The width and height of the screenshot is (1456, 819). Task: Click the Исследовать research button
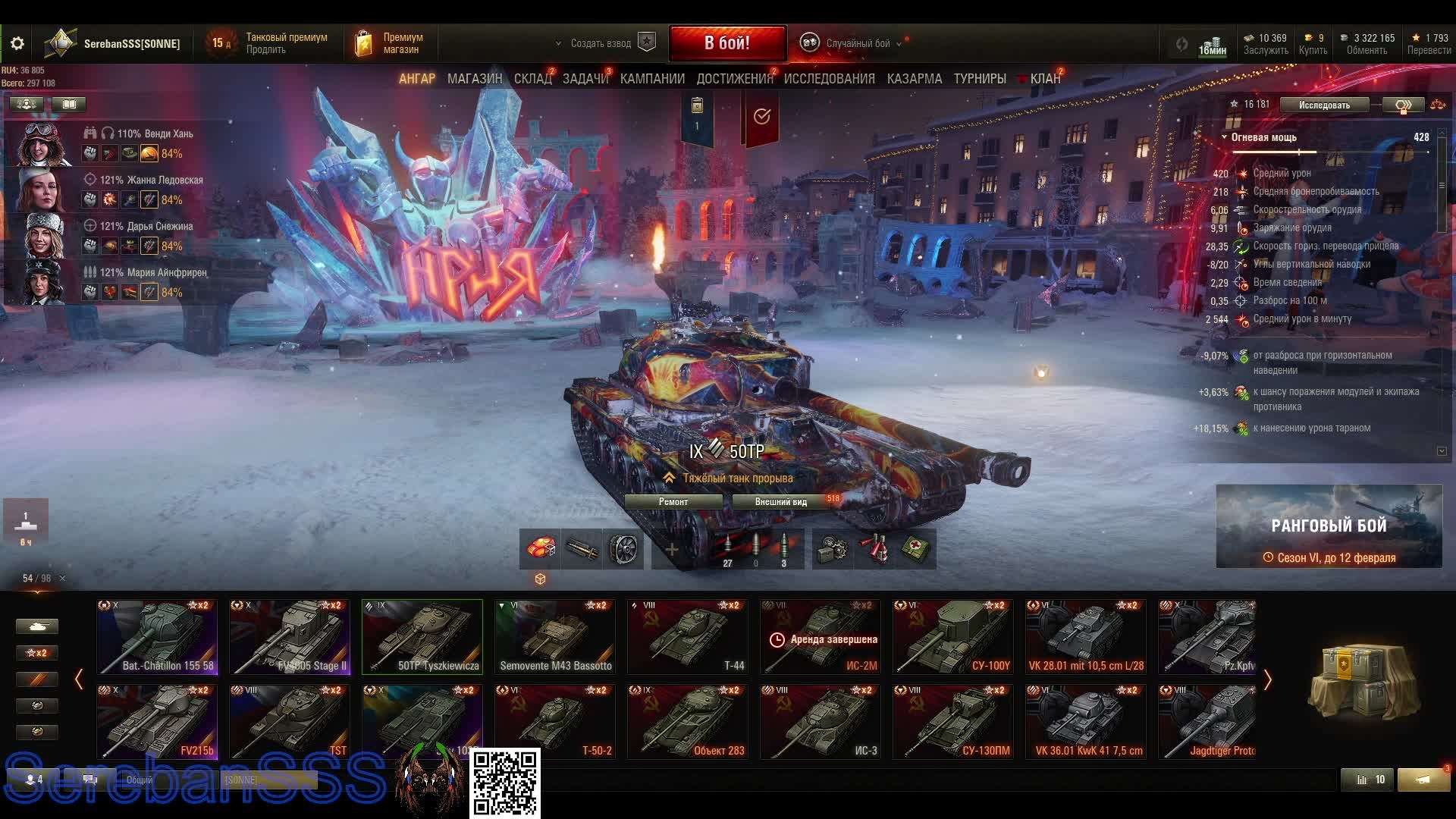[x=1323, y=105]
